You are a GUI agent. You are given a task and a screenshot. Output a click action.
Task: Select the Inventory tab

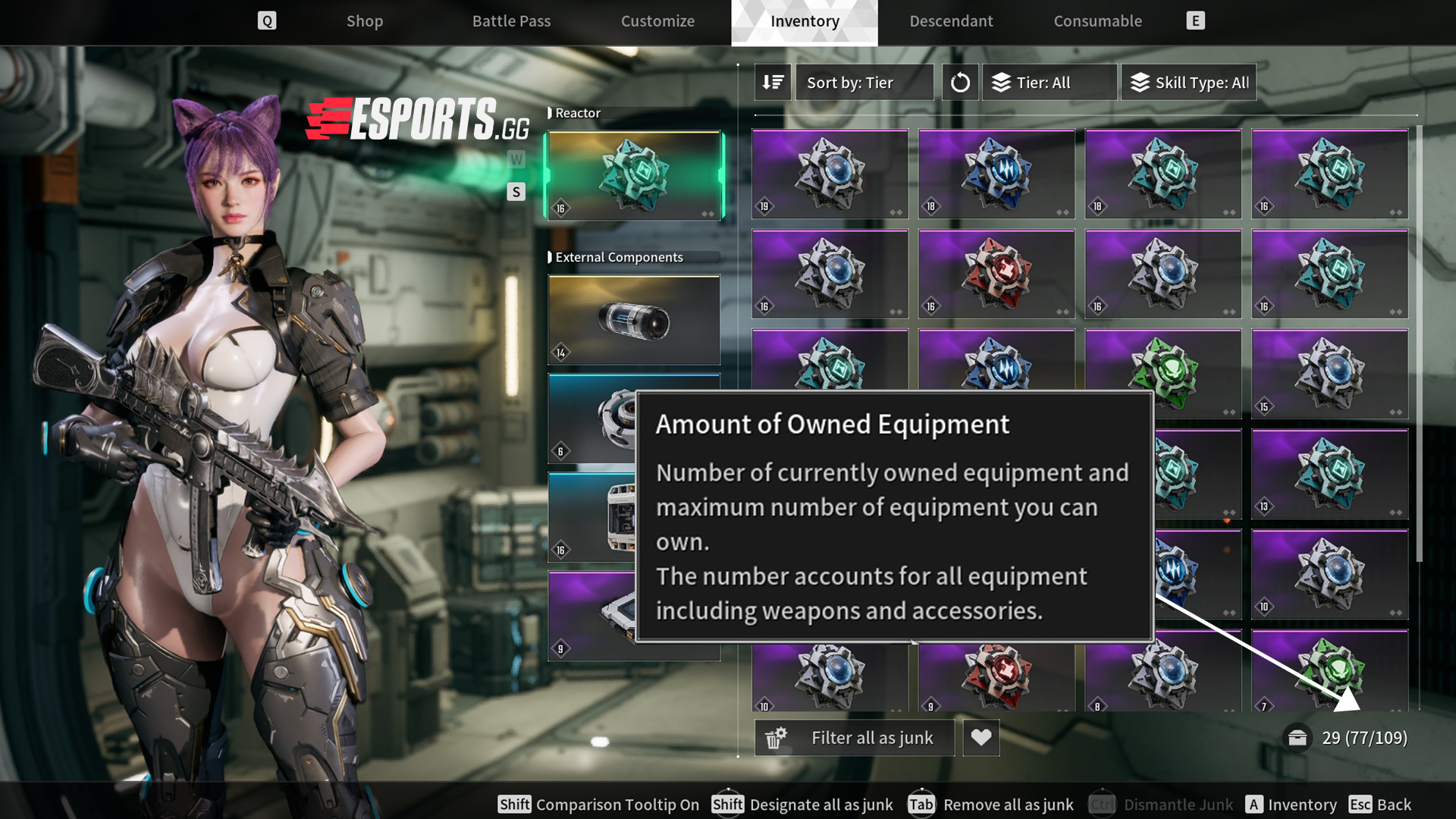click(805, 21)
